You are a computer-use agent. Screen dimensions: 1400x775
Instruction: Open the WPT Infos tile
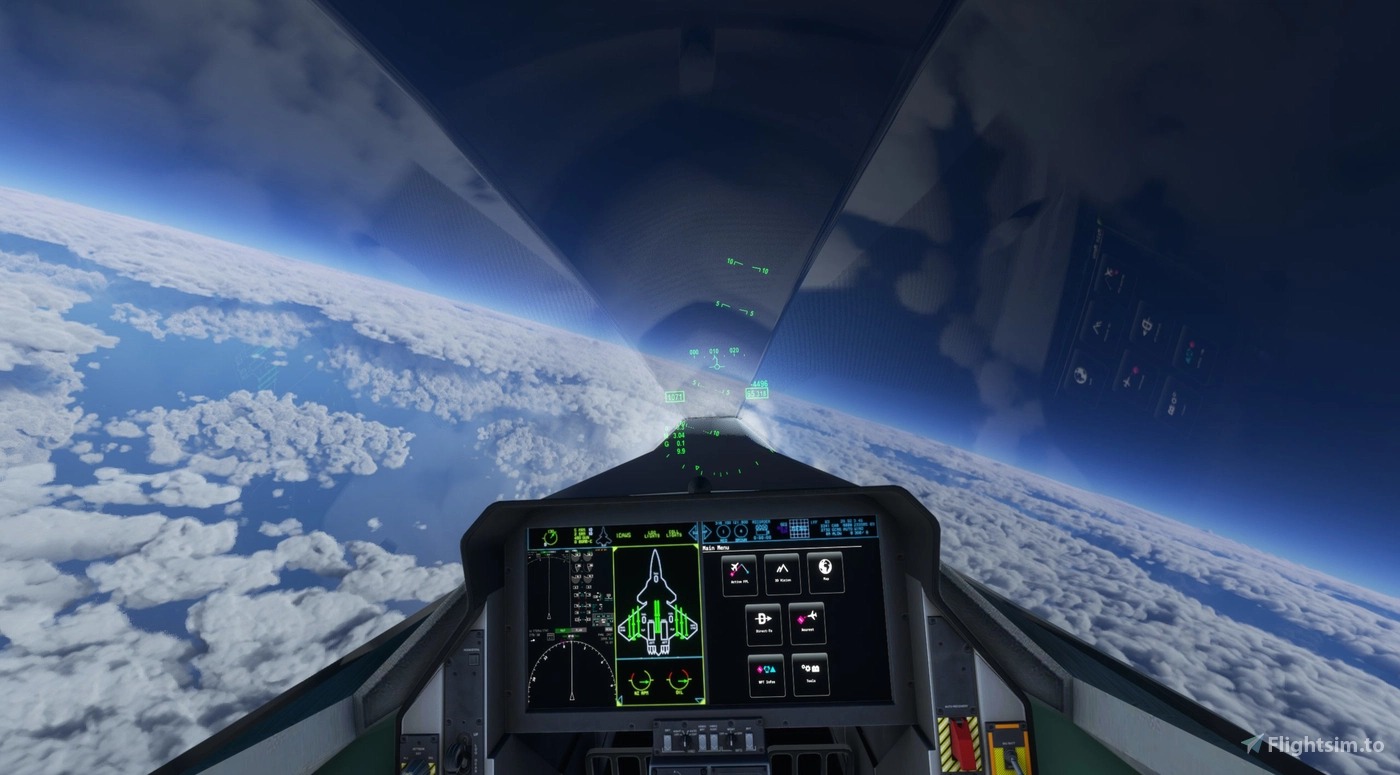tap(767, 675)
